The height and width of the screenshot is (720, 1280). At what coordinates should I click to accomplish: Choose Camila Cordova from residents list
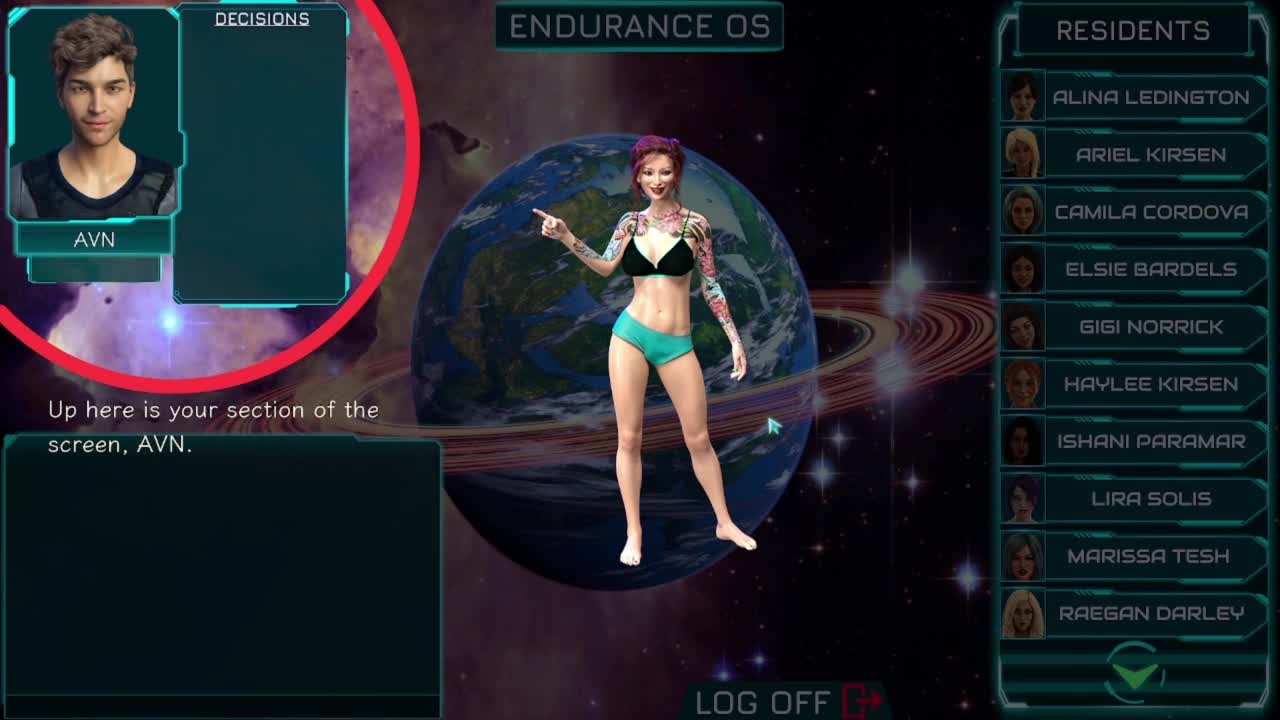pyautogui.click(x=1150, y=212)
